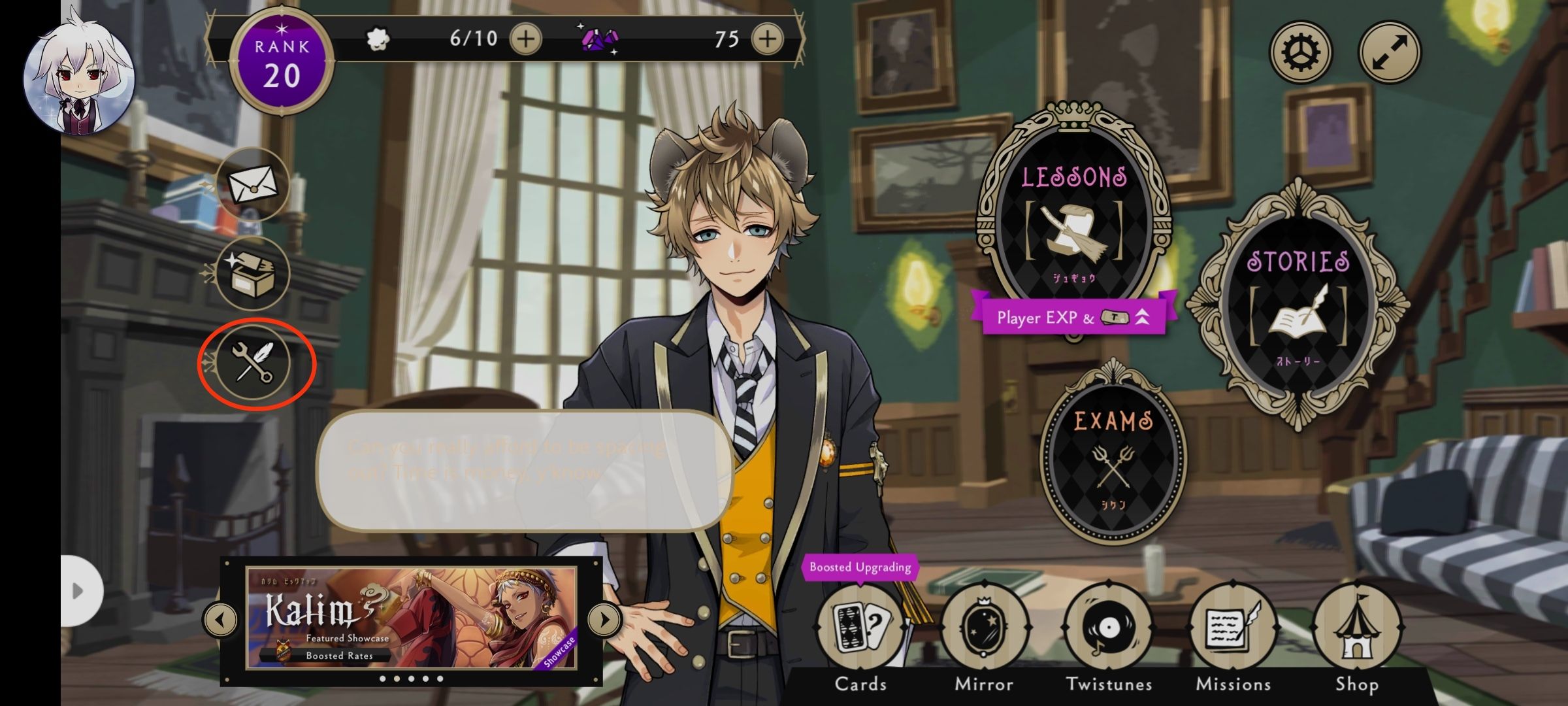Add gems with the plus button beside 75
The image size is (1568, 706).
coord(767,39)
